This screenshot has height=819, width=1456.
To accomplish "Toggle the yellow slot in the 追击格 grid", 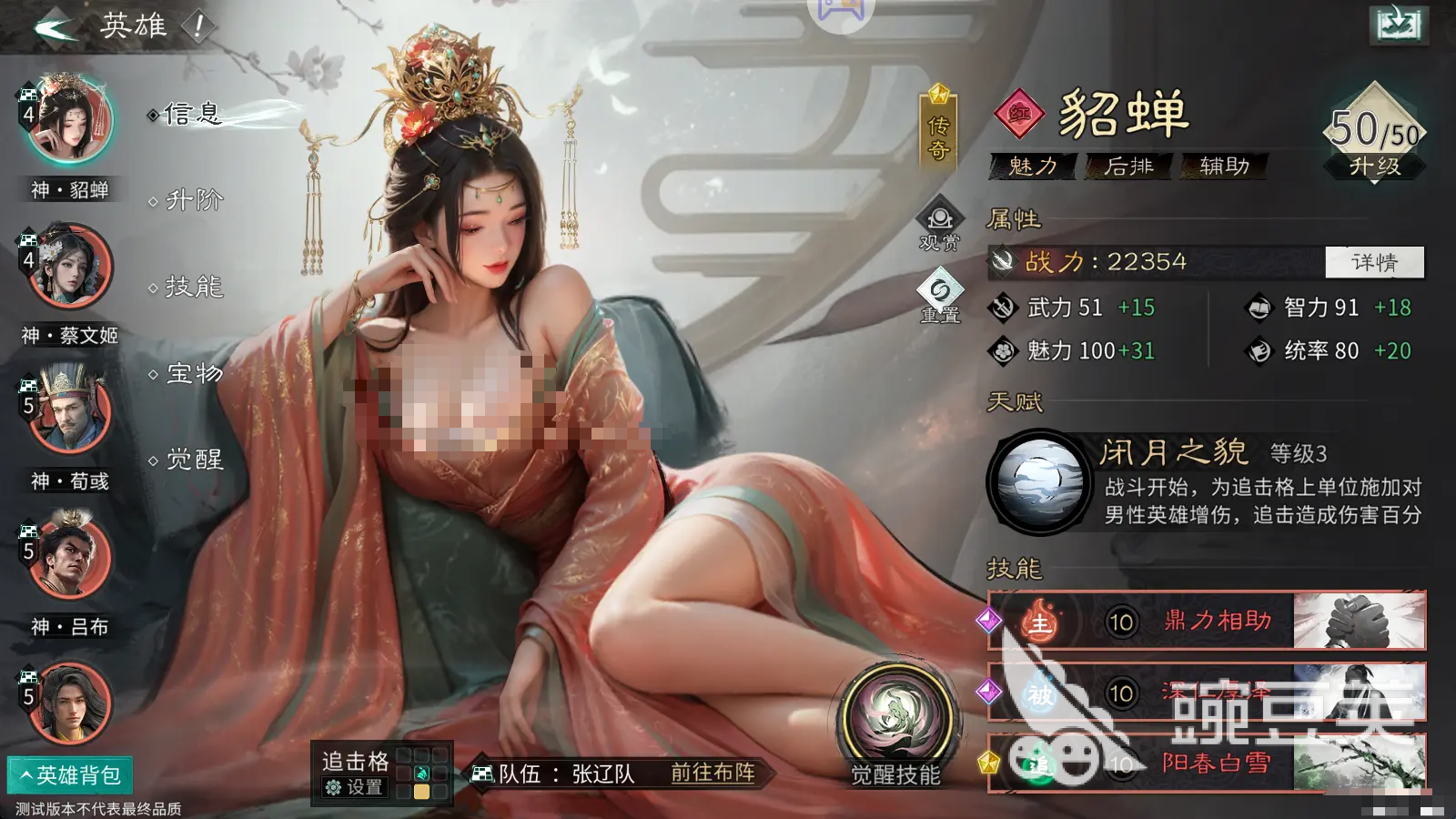I will coord(421,792).
